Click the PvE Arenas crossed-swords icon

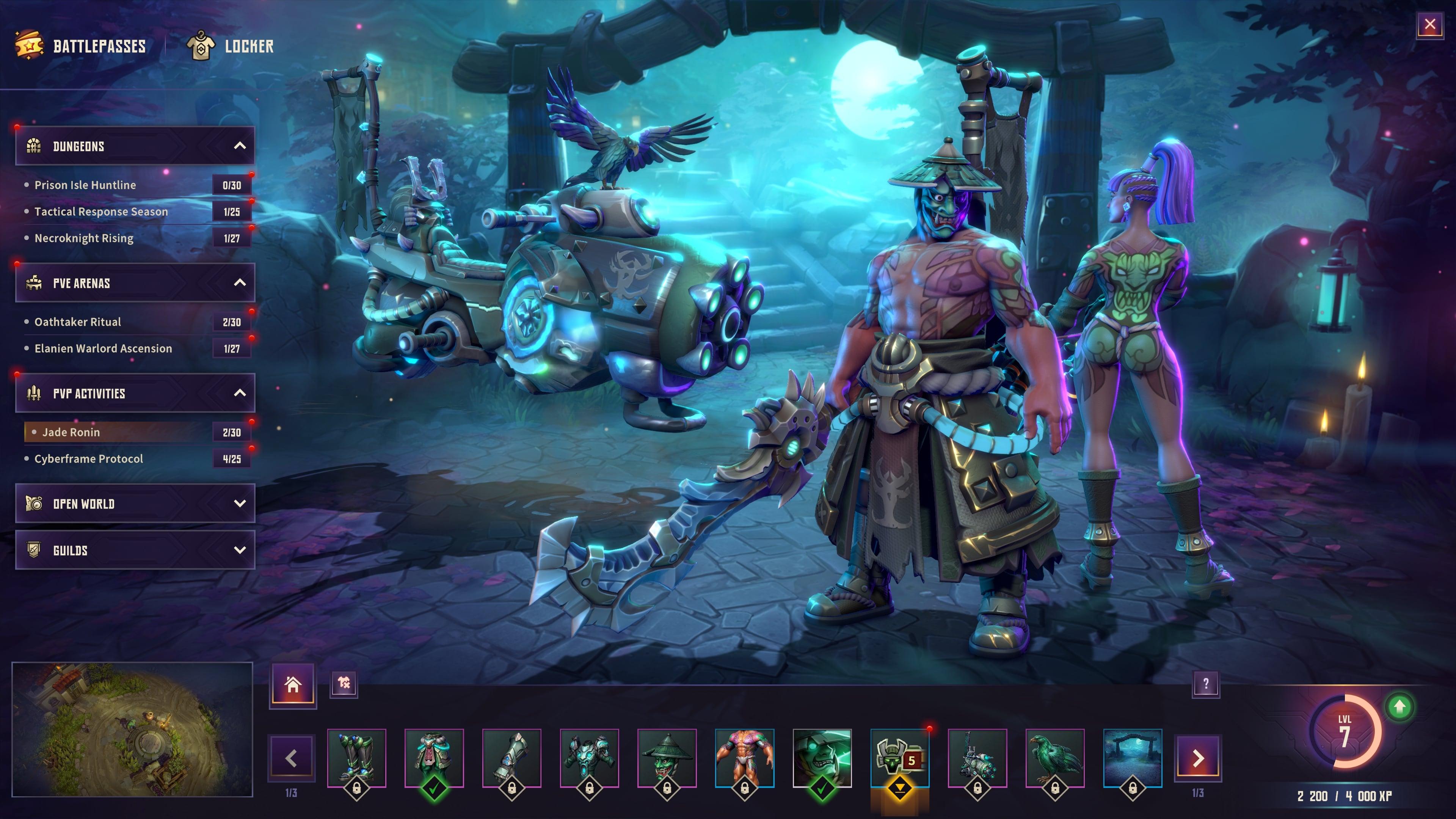pos(34,283)
